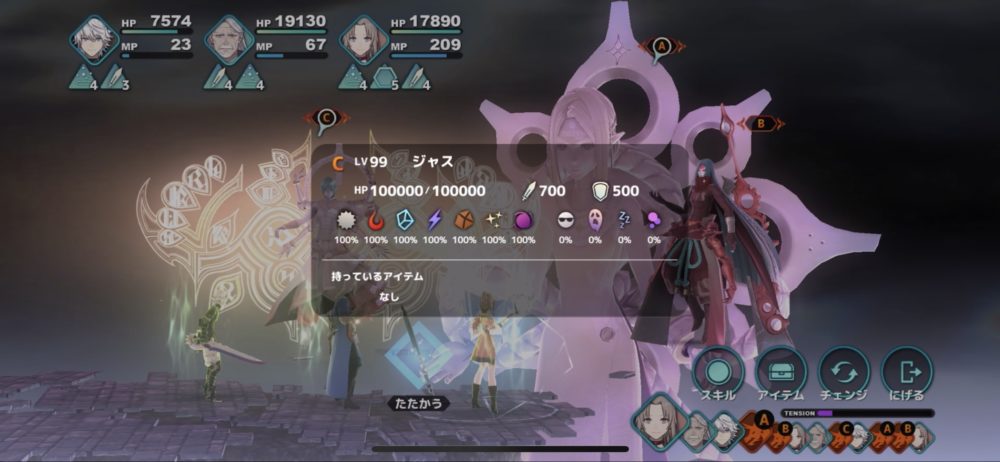The height and width of the screenshot is (462, 1000).
Task: Select enemy target marker B
Action: (761, 124)
